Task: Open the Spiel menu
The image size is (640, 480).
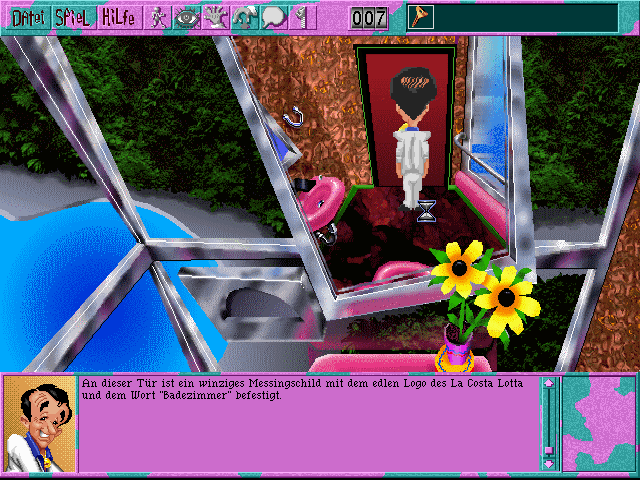Action: (74, 17)
